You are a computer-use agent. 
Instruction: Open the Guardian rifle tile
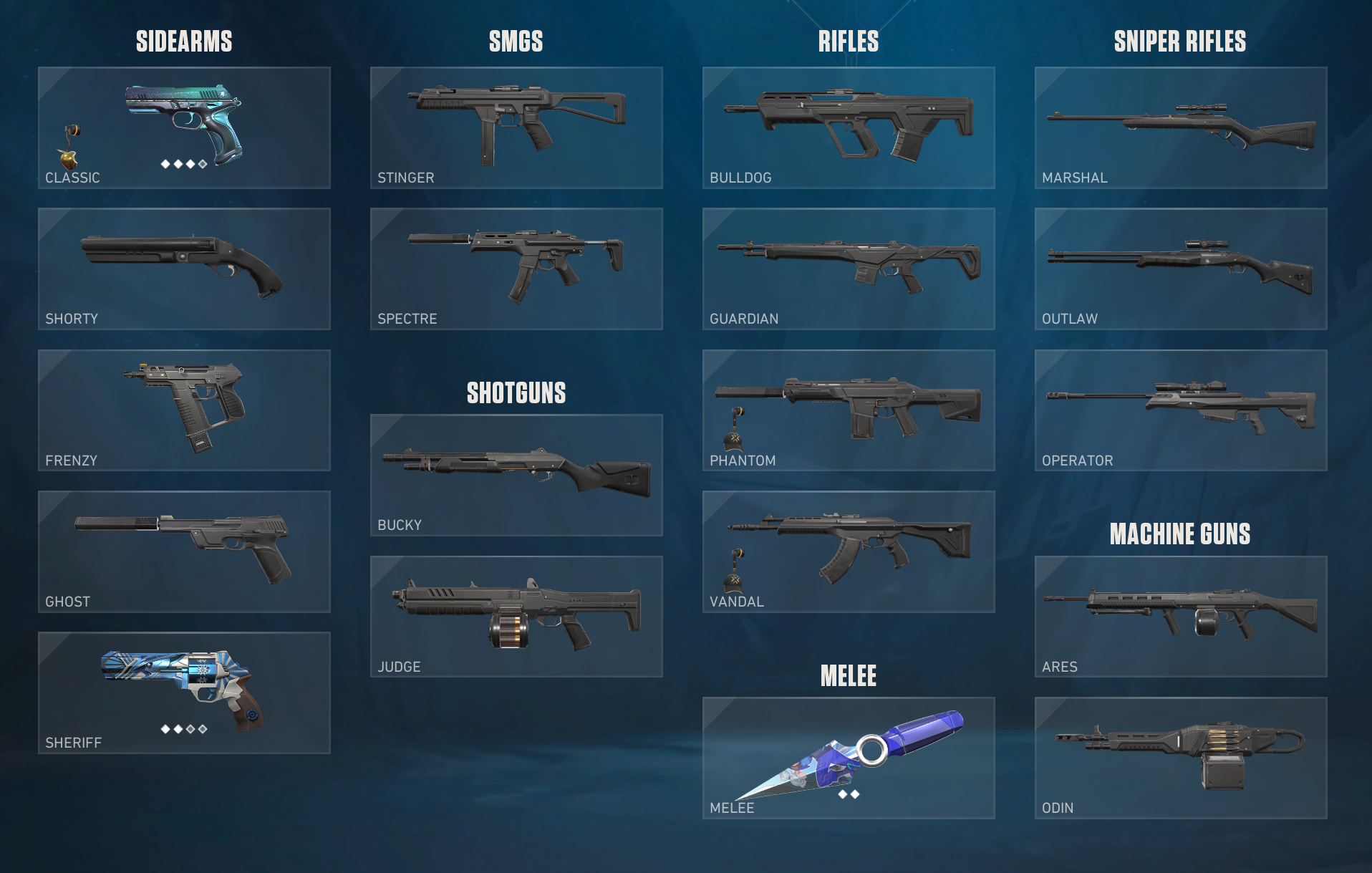coord(849,269)
